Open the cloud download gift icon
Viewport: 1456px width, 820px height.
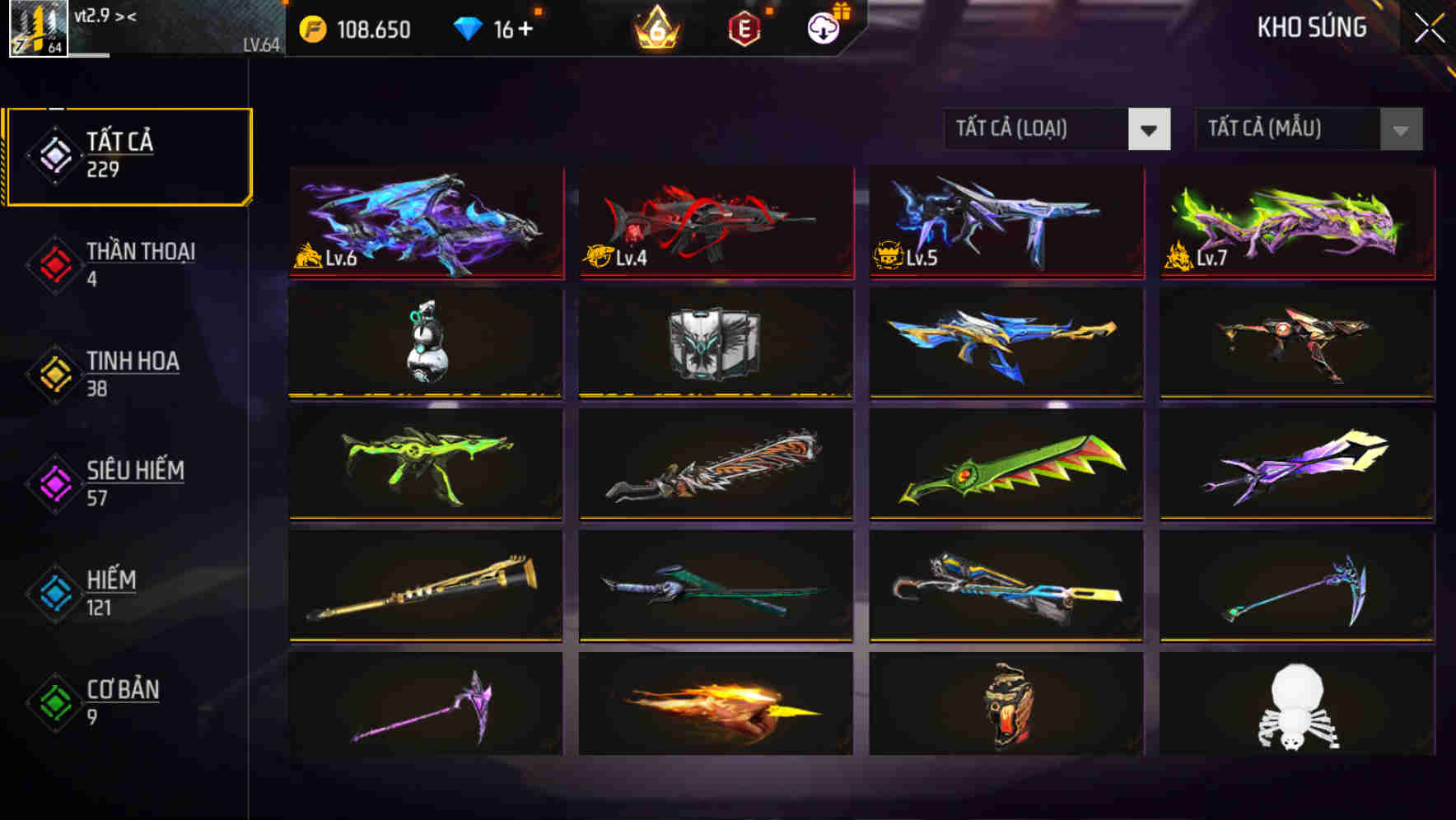(824, 26)
